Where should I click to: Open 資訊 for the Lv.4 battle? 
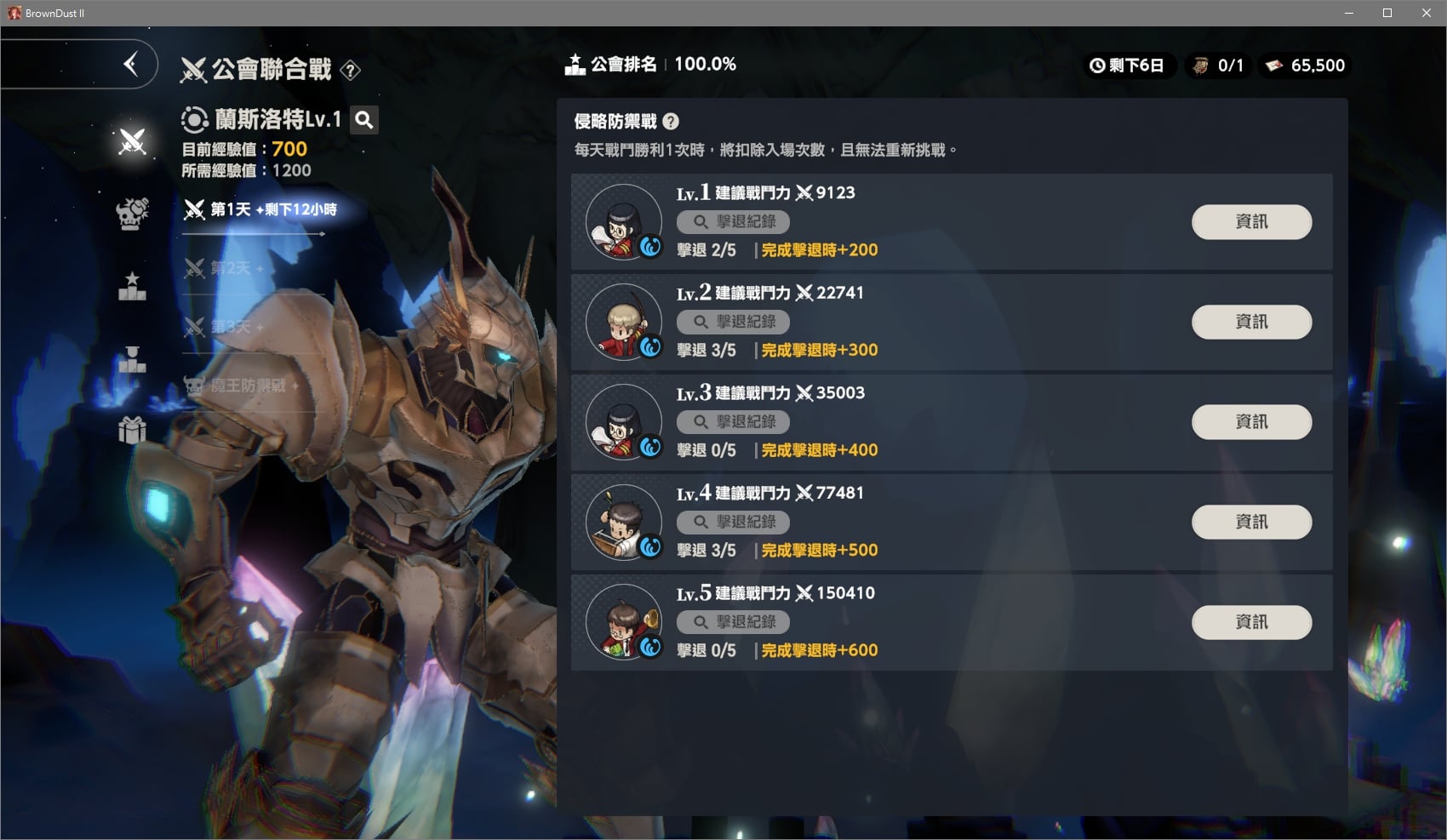1251,522
